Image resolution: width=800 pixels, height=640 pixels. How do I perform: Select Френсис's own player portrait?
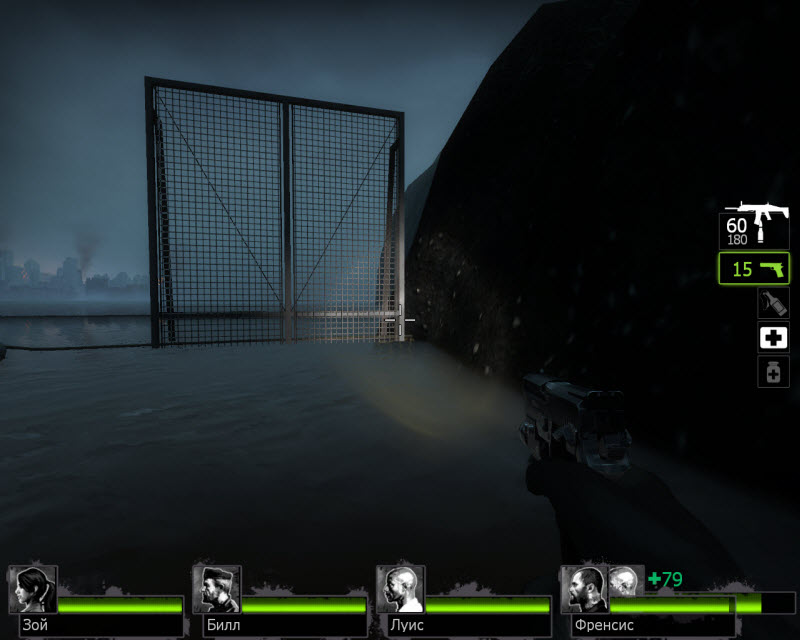coord(584,589)
